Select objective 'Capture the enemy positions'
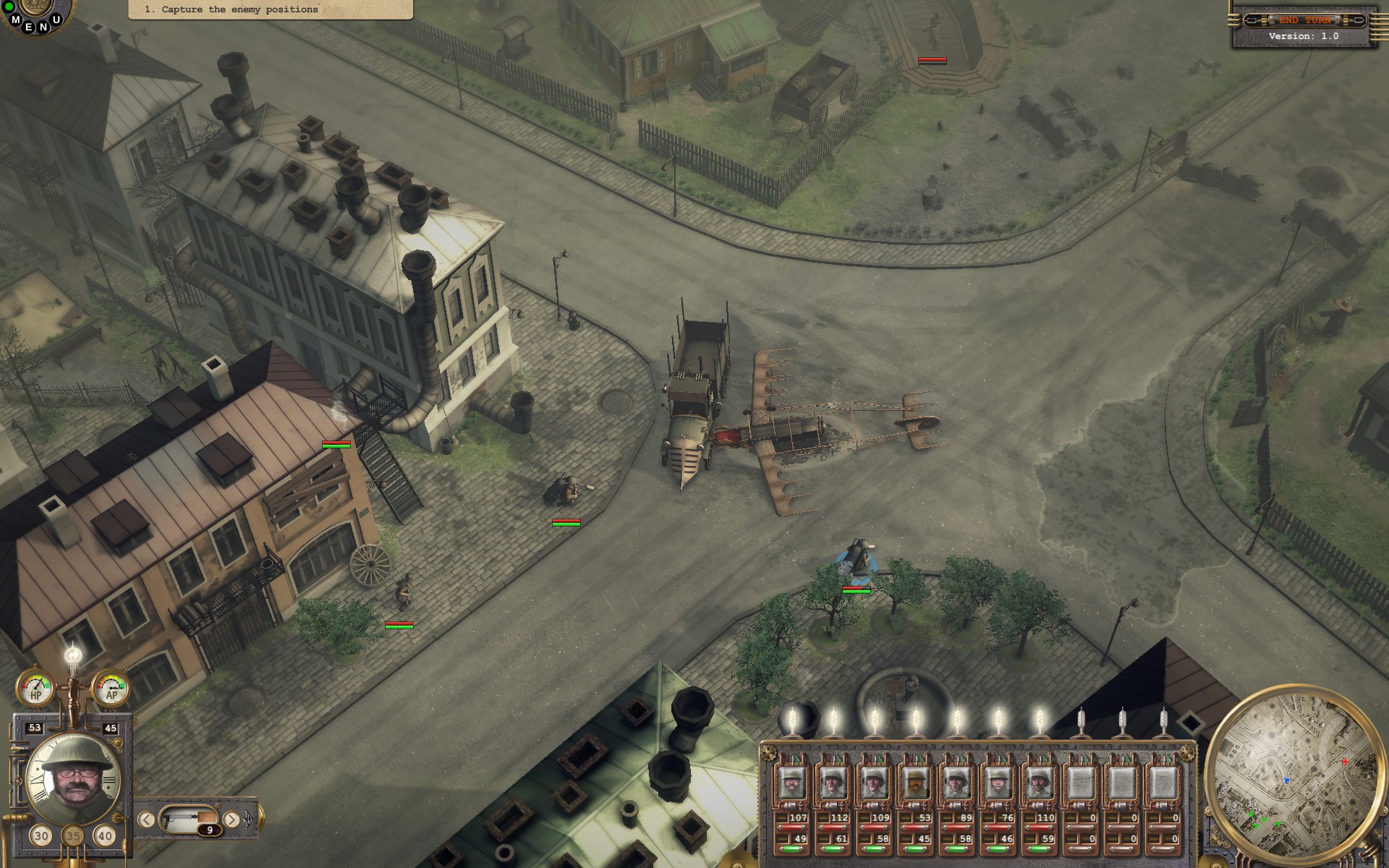 231,9
